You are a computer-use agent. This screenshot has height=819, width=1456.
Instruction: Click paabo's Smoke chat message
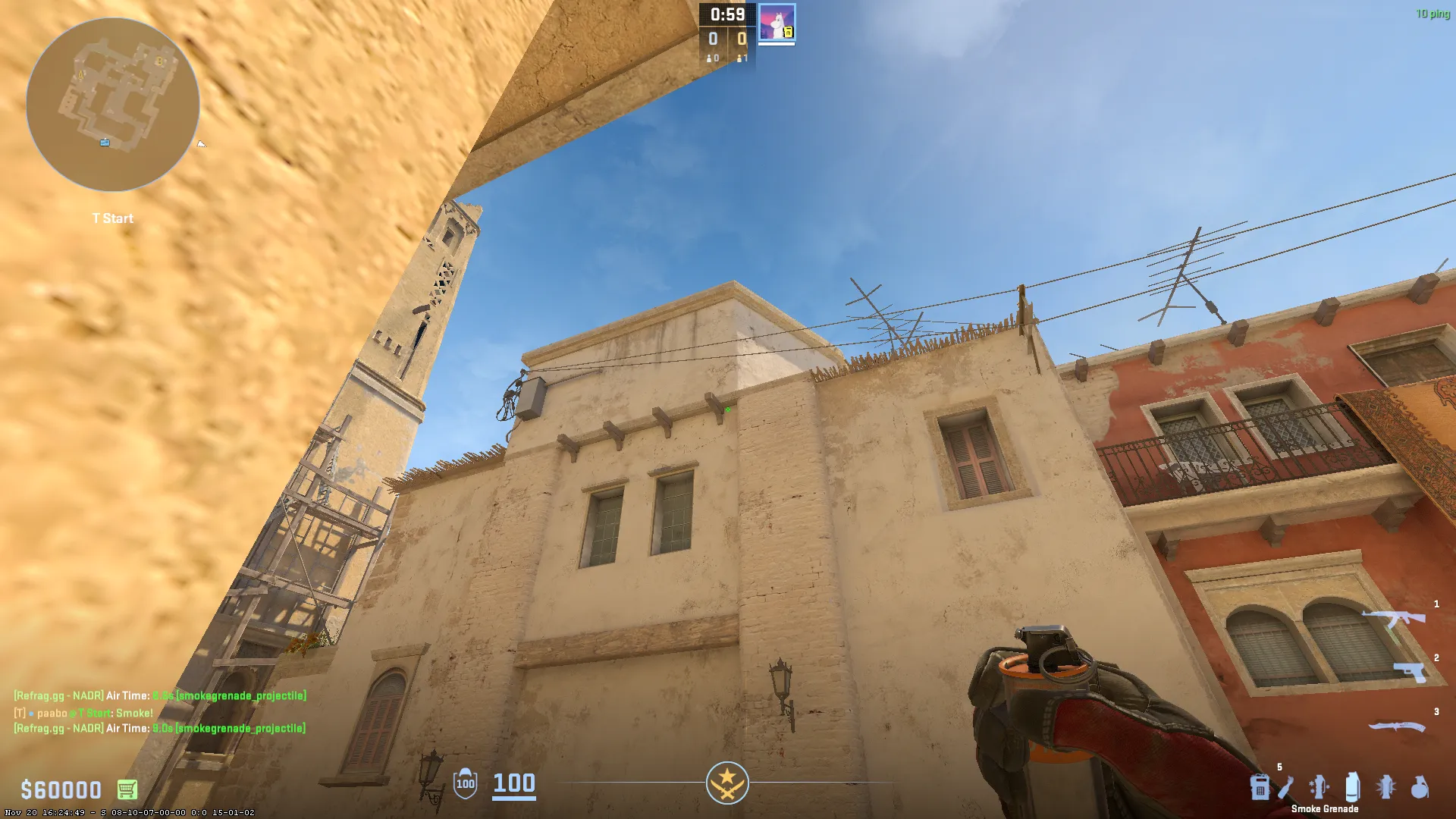tap(83, 713)
